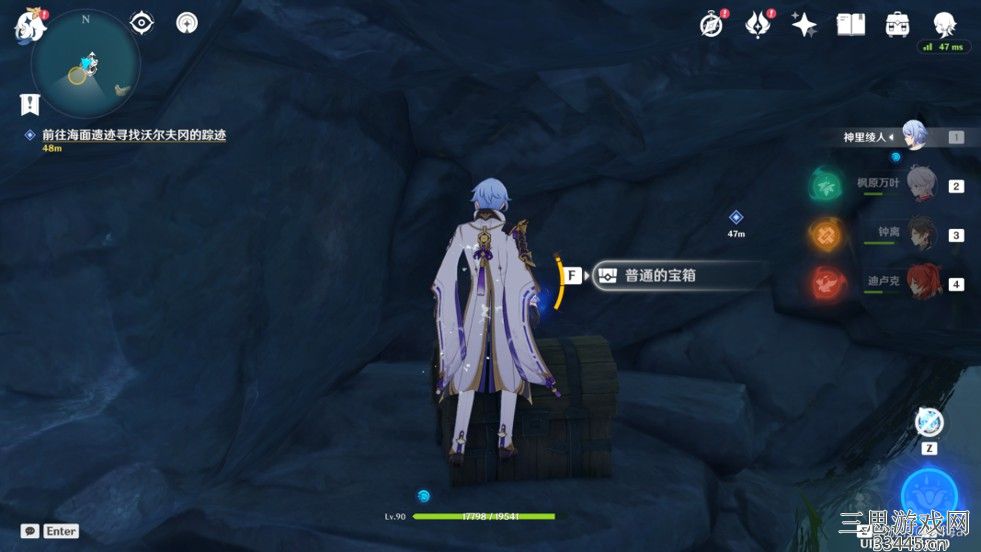The image size is (981, 552).
Task: Open the backpack inventory
Action: pos(897,25)
